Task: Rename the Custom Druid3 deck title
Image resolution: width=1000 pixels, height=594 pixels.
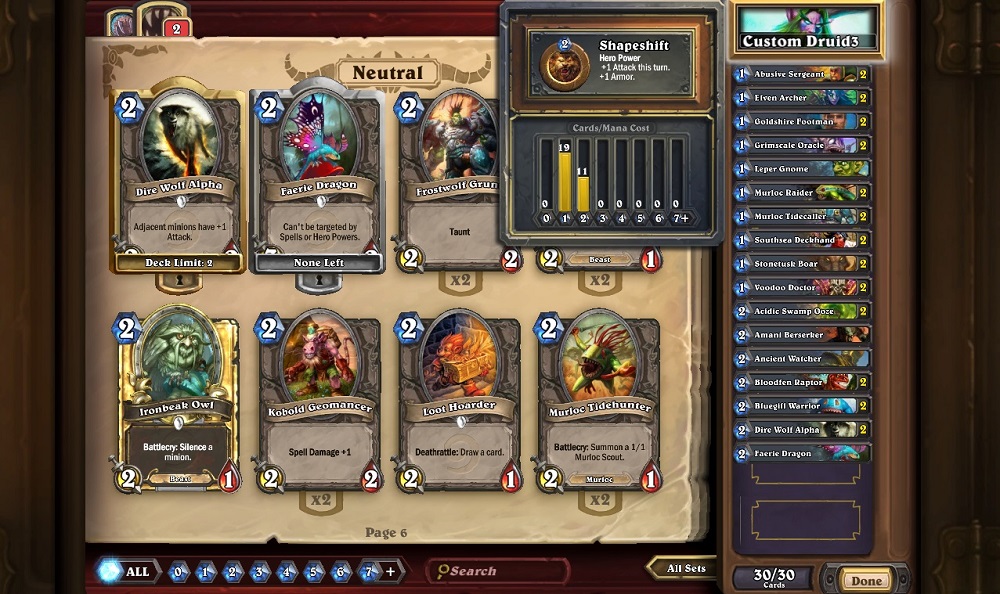Action: pyautogui.click(x=807, y=42)
